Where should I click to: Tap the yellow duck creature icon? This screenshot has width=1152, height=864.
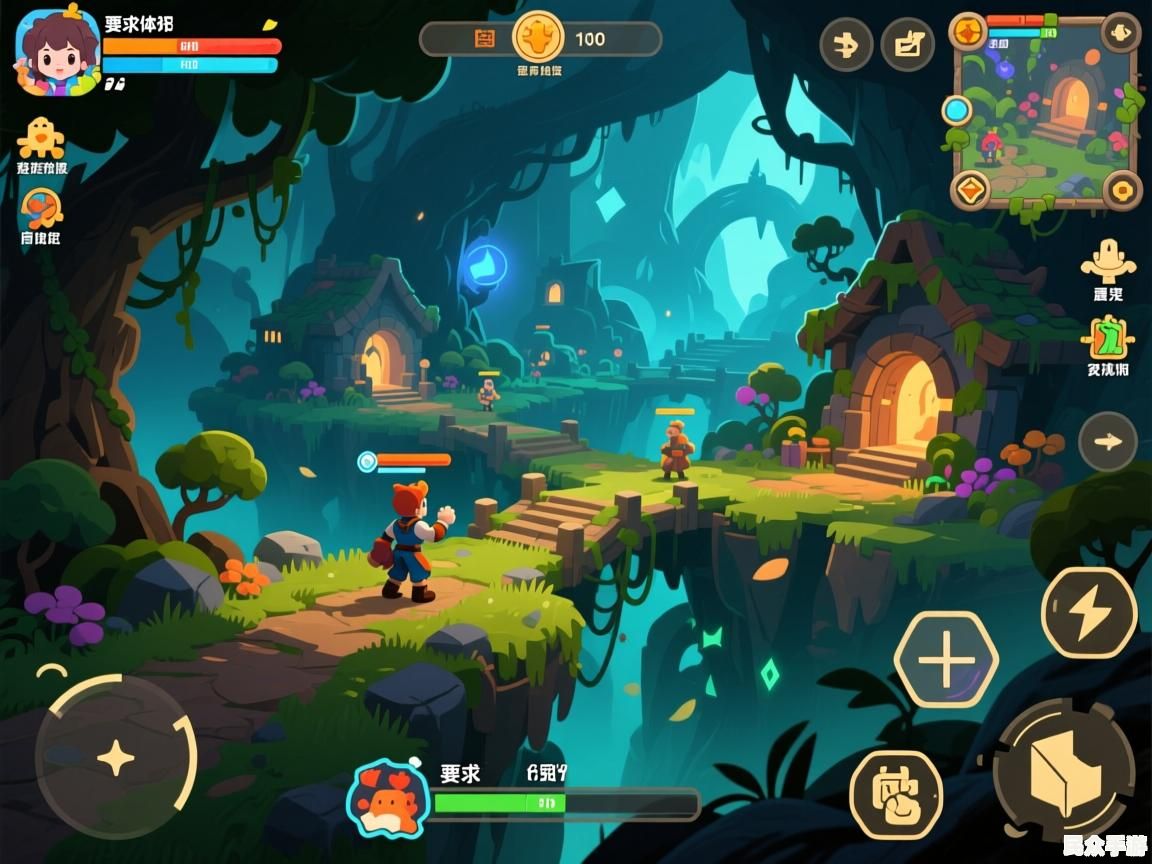pyautogui.click(x=41, y=137)
